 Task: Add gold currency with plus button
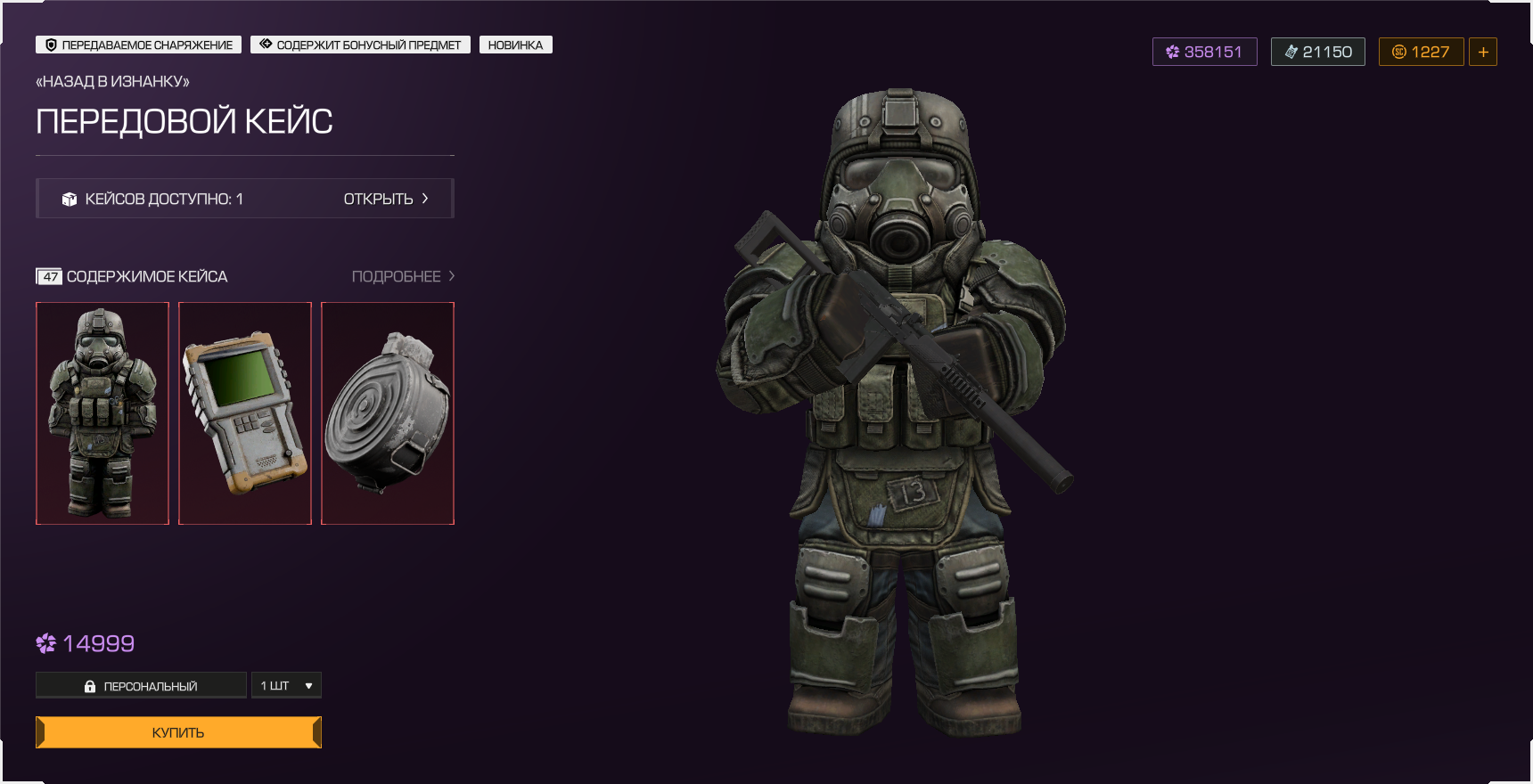(x=1483, y=52)
